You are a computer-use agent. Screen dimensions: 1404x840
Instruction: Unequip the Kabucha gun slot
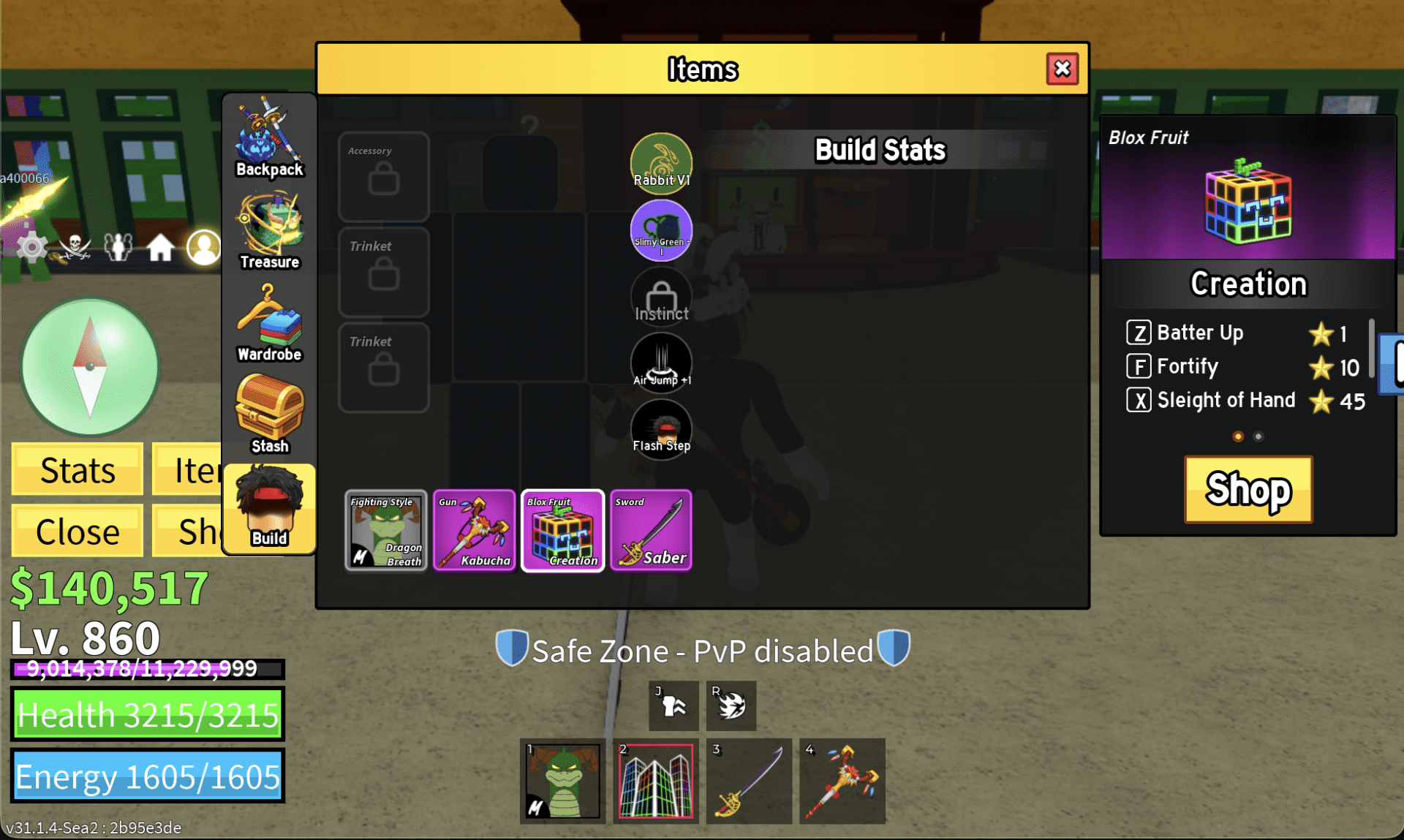(x=474, y=531)
